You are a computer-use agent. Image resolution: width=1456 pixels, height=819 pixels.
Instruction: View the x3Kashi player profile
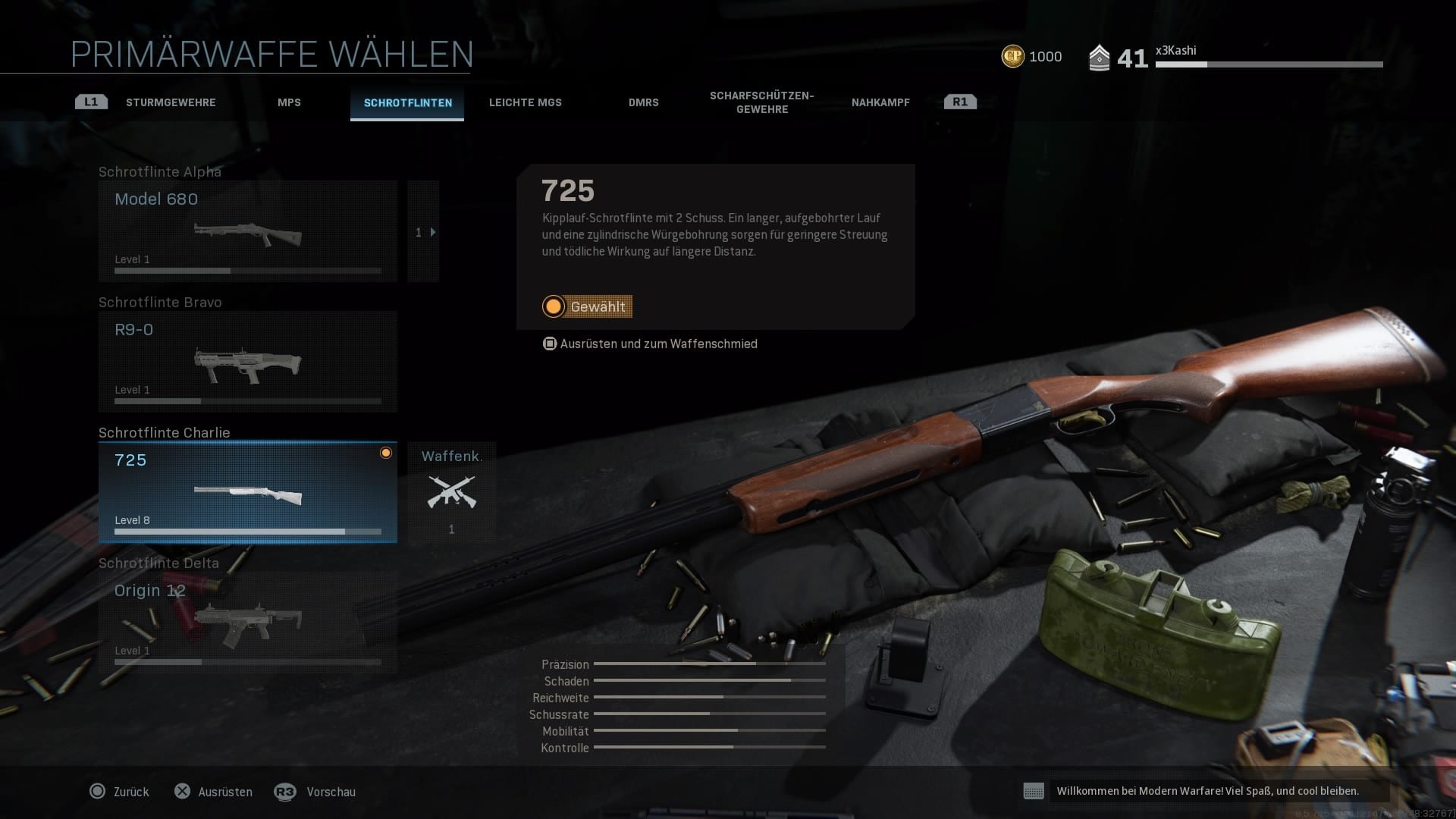click(x=1175, y=51)
